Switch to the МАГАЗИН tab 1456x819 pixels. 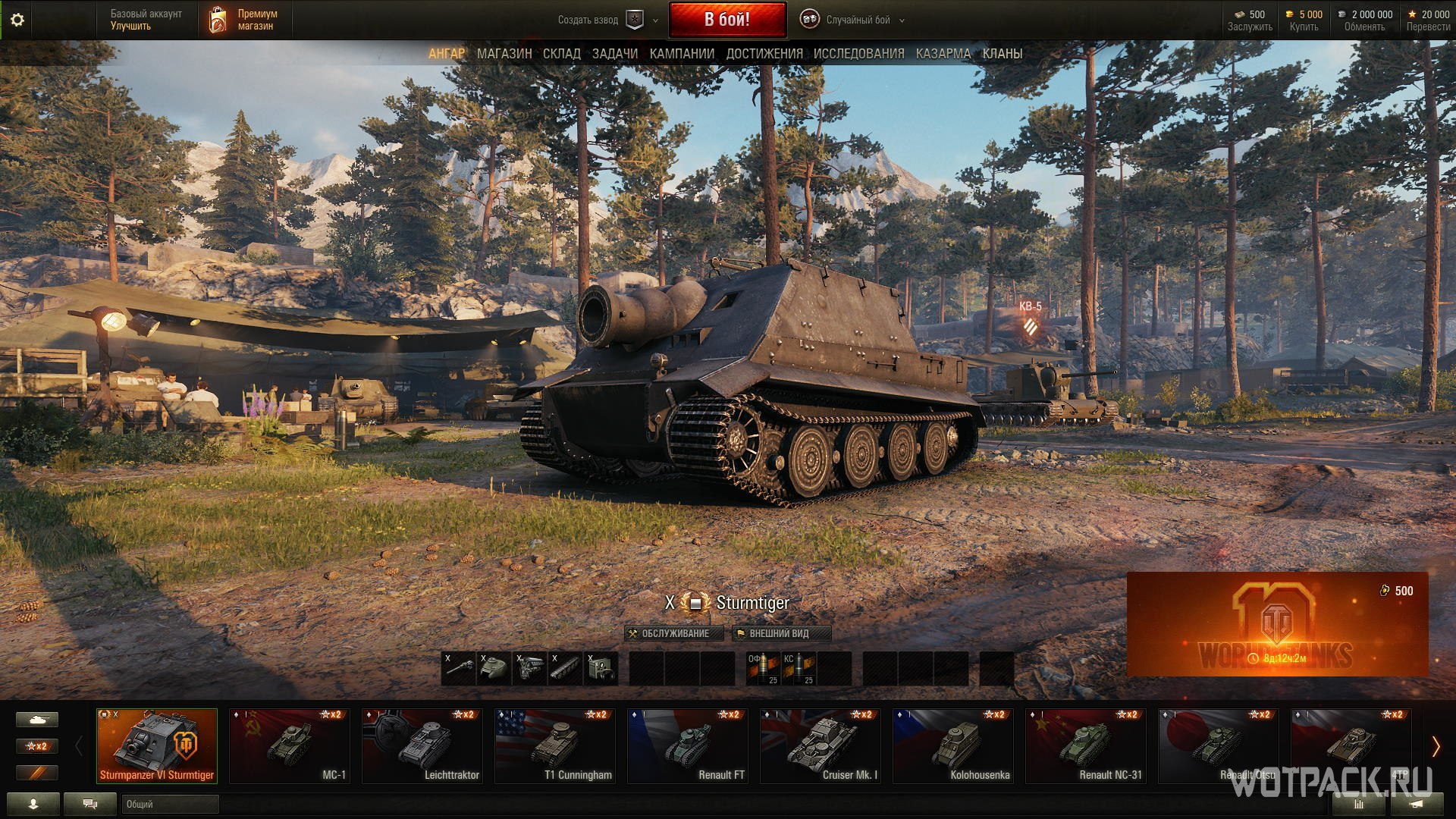tap(504, 54)
